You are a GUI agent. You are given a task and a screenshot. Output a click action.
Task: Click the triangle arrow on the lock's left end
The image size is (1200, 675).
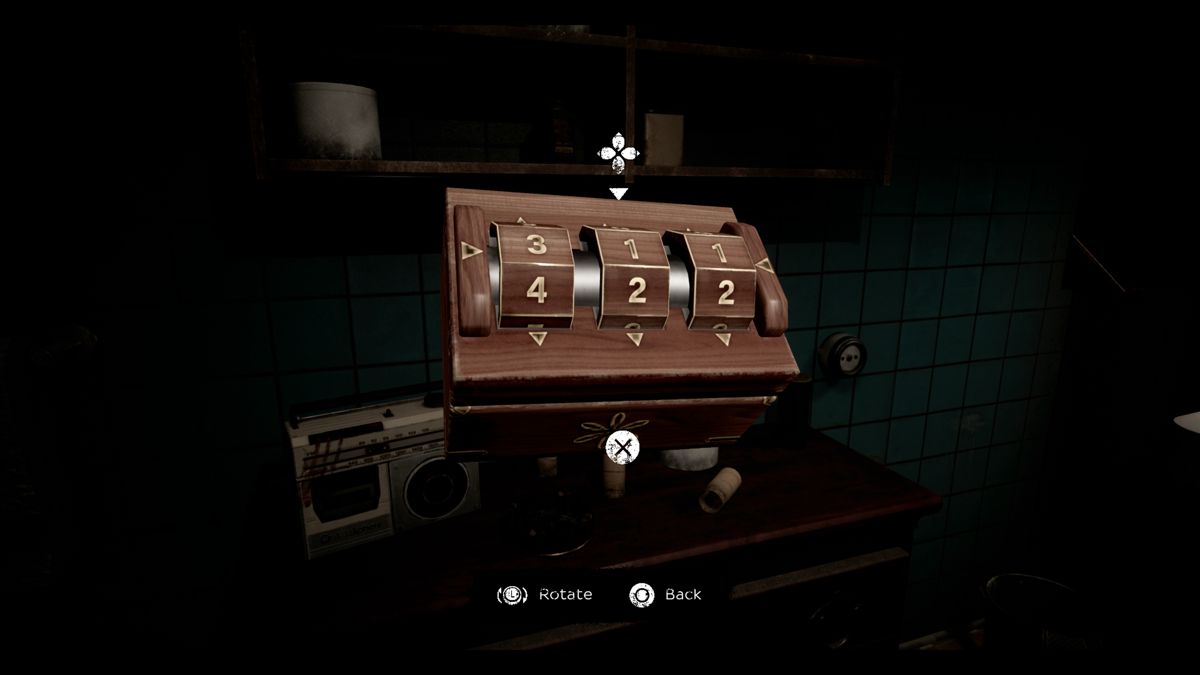tap(468, 250)
